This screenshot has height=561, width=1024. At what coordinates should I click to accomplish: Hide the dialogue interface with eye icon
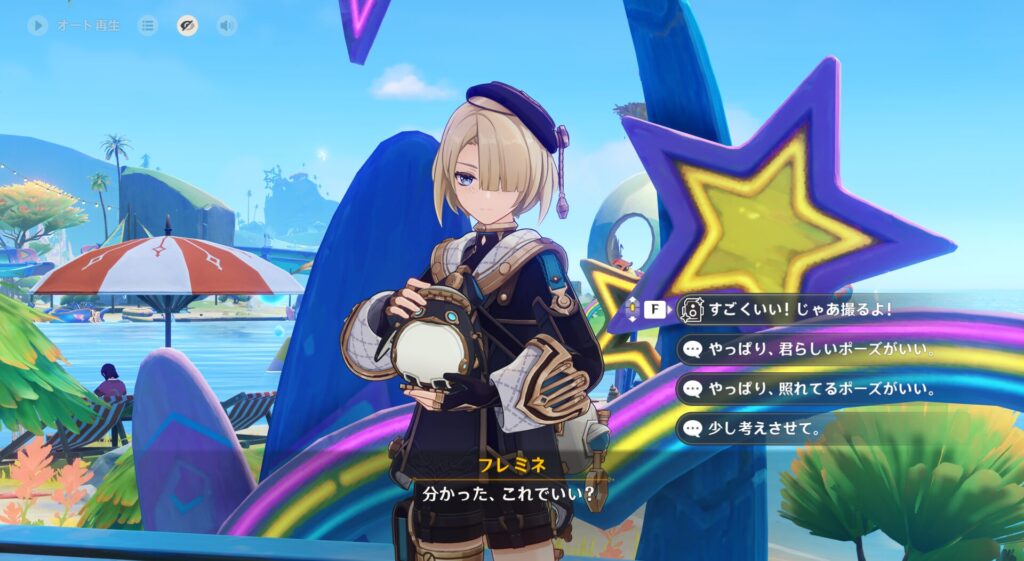[187, 26]
